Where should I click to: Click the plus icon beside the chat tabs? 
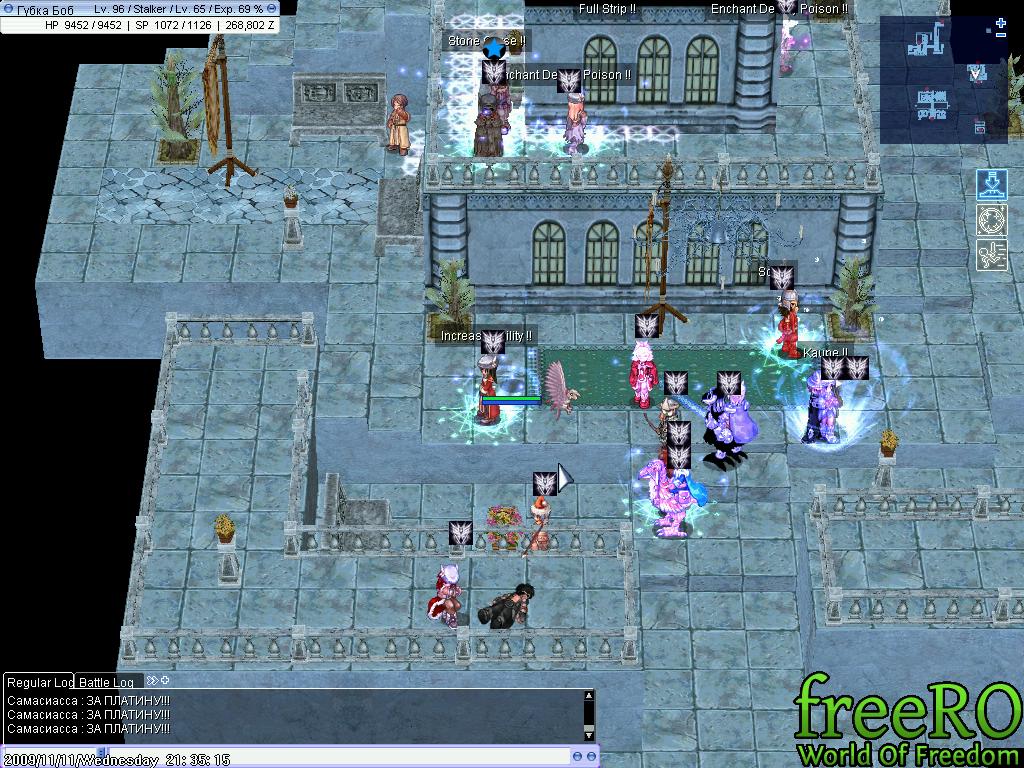pyautogui.click(x=165, y=681)
